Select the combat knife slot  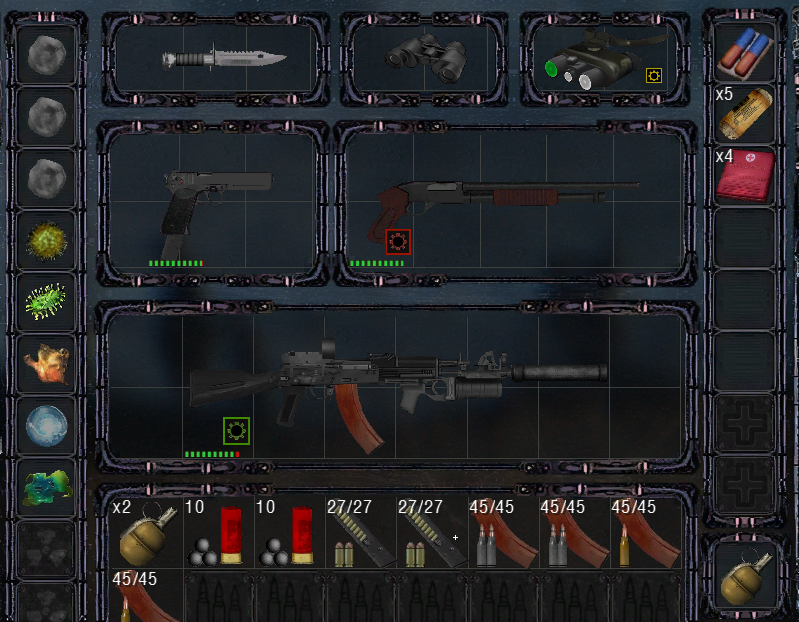tap(224, 59)
